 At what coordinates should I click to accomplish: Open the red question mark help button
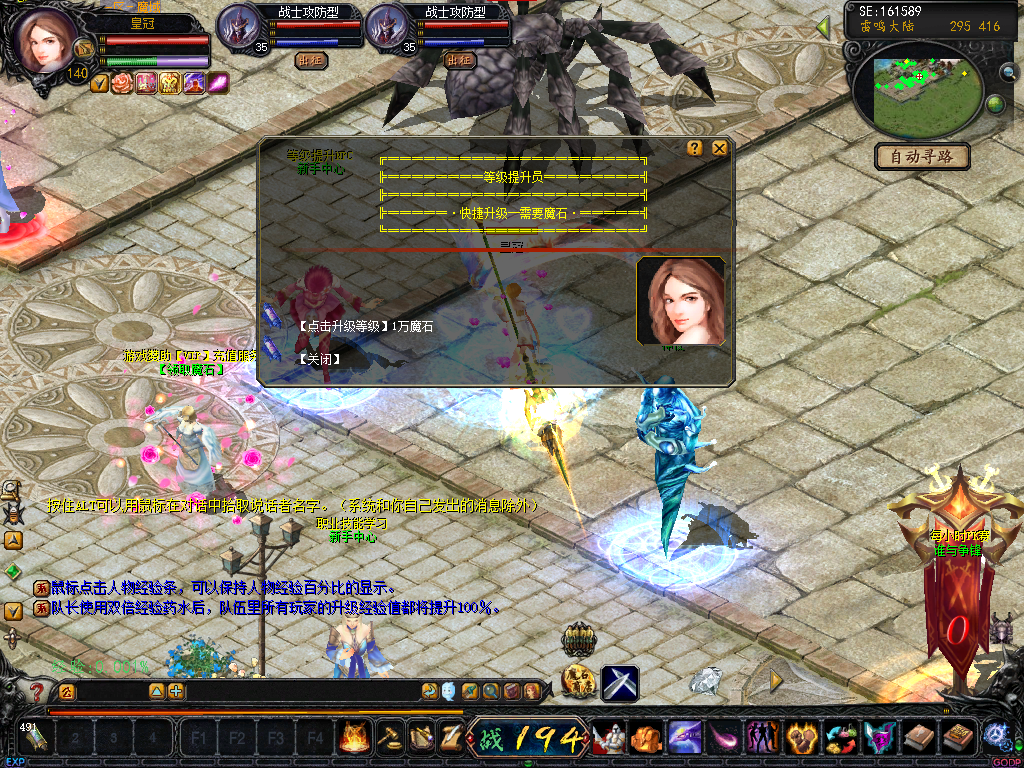coord(37,692)
